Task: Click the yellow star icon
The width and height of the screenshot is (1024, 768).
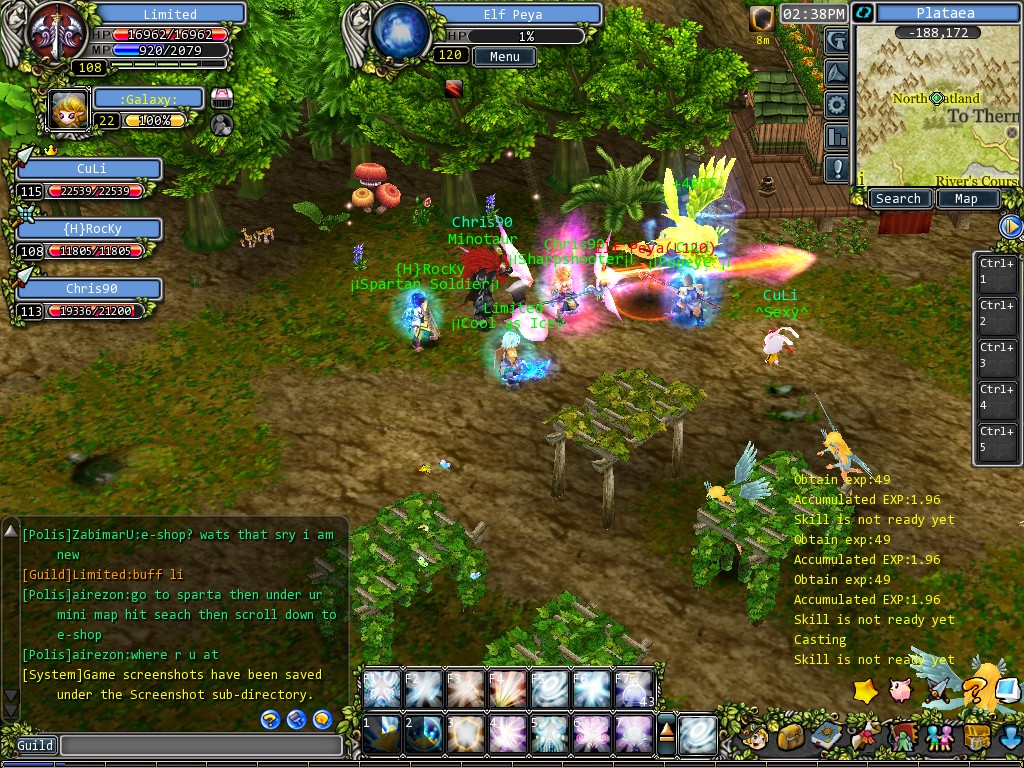Action: [x=865, y=690]
